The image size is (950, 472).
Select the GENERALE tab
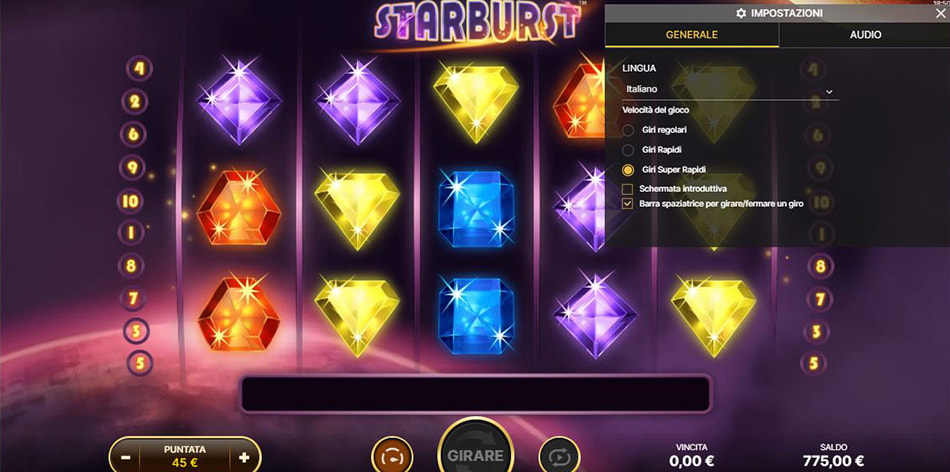click(x=692, y=34)
